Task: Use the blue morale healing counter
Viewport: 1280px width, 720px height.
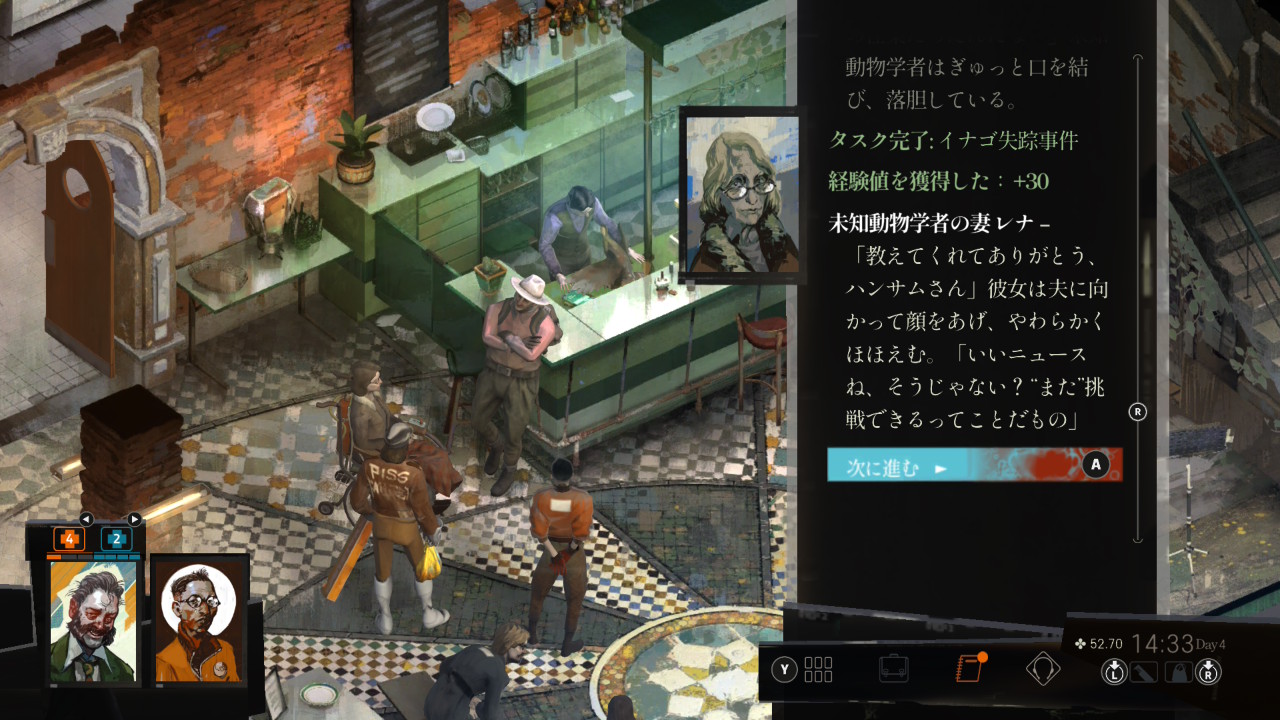Action: pyautogui.click(x=117, y=539)
